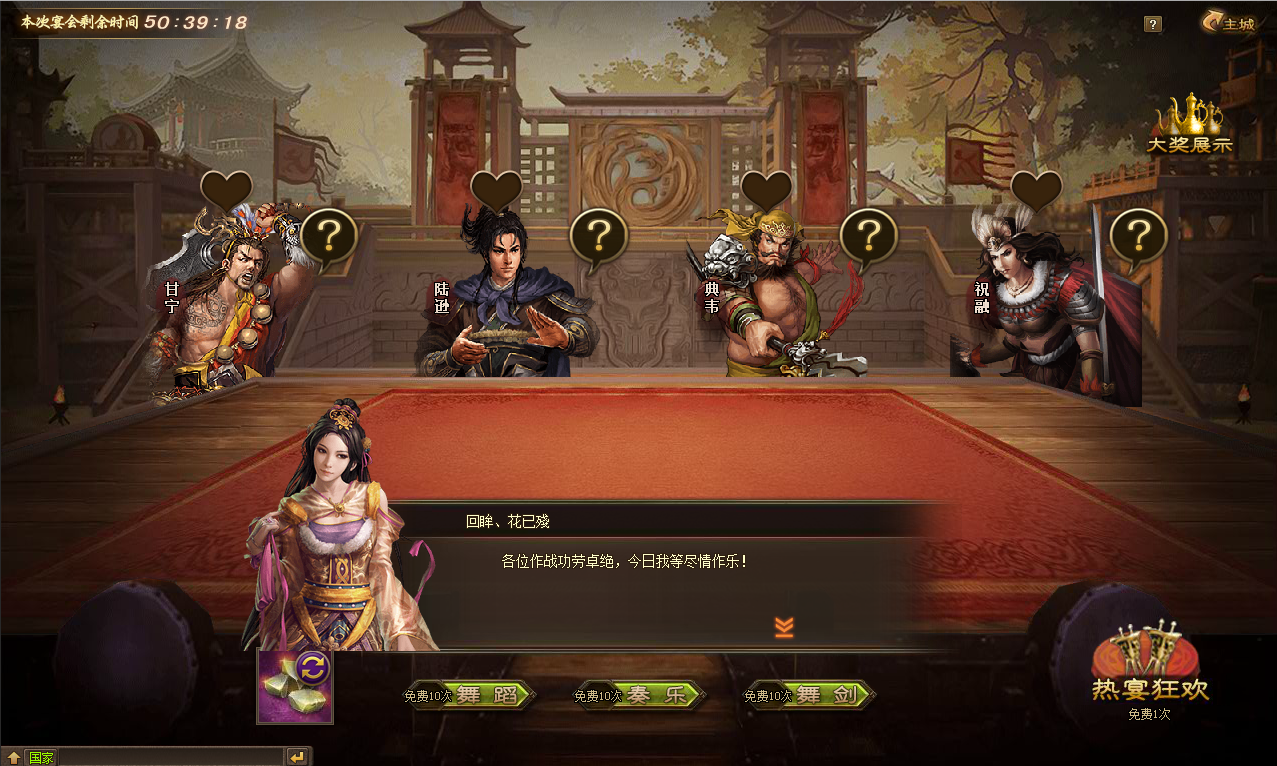This screenshot has height=766, width=1277.
Task: Open the question bubble beside 祝融
Action: pyautogui.click(x=1138, y=237)
